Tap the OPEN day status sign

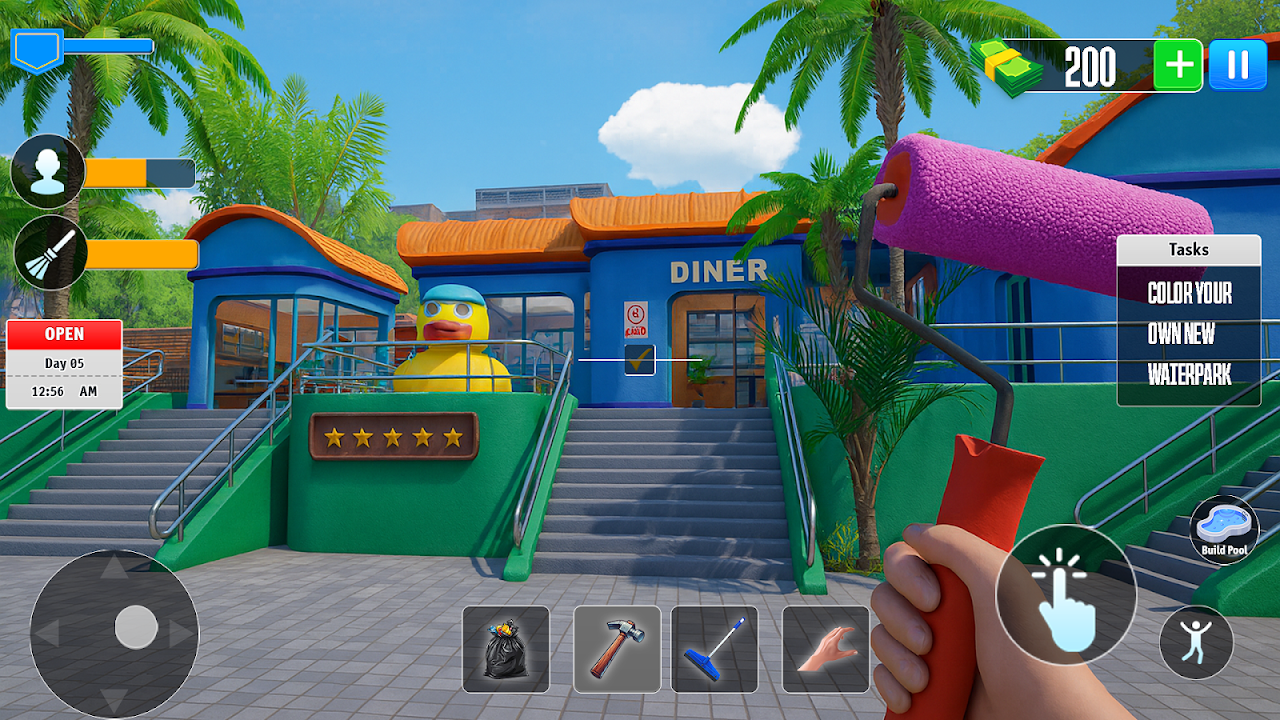click(x=64, y=364)
